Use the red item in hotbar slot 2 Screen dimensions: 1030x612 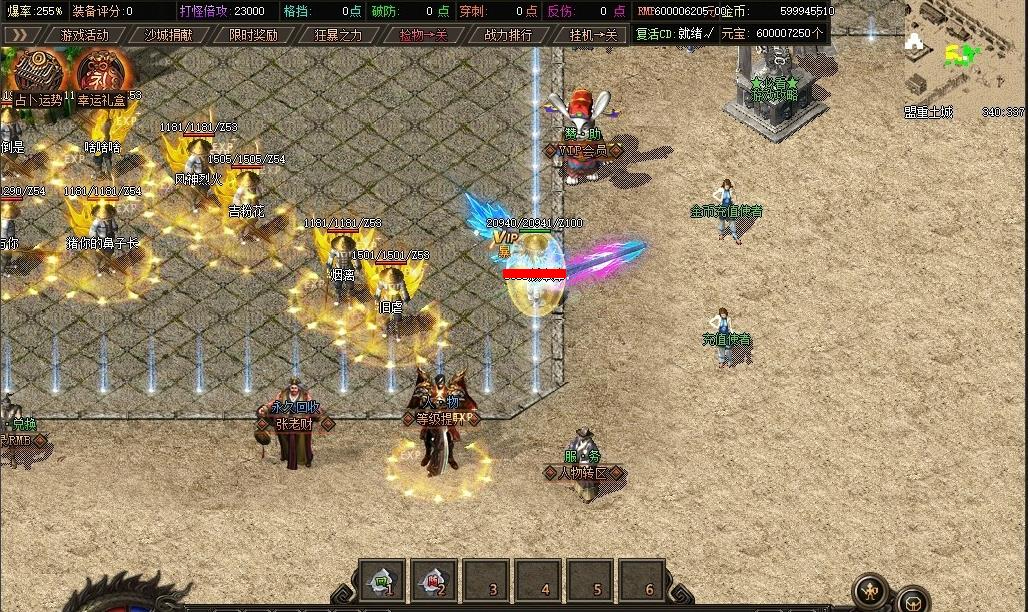tap(434, 580)
